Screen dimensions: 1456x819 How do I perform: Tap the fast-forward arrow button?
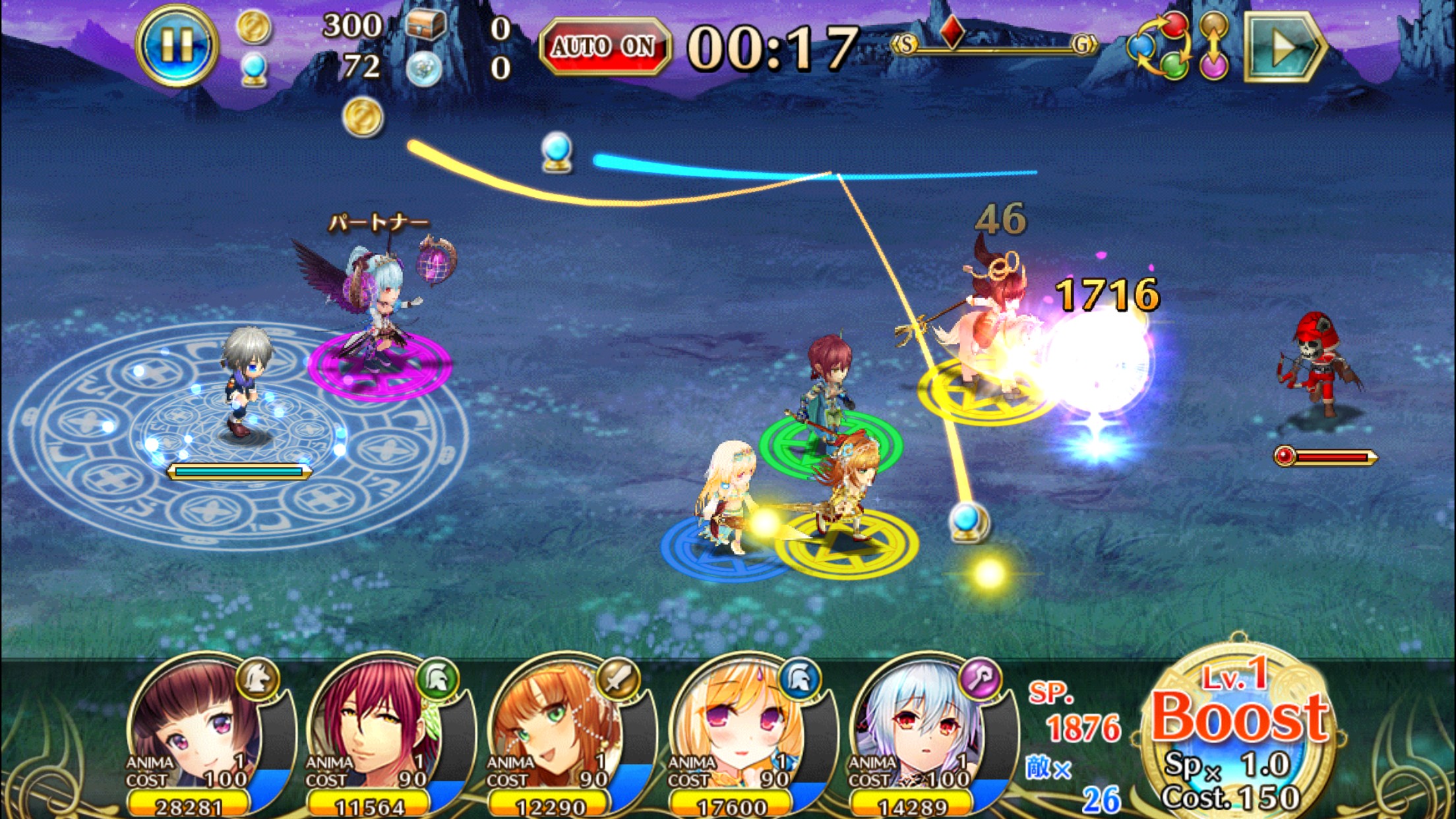coord(1283,46)
